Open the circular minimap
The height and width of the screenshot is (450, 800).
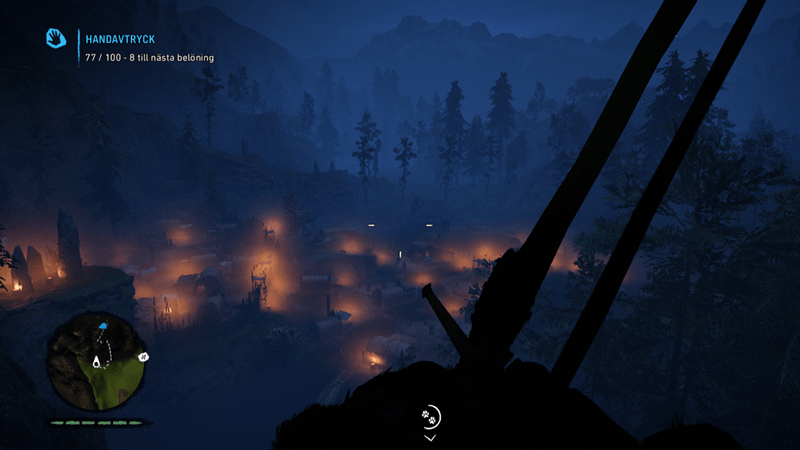coord(96,360)
